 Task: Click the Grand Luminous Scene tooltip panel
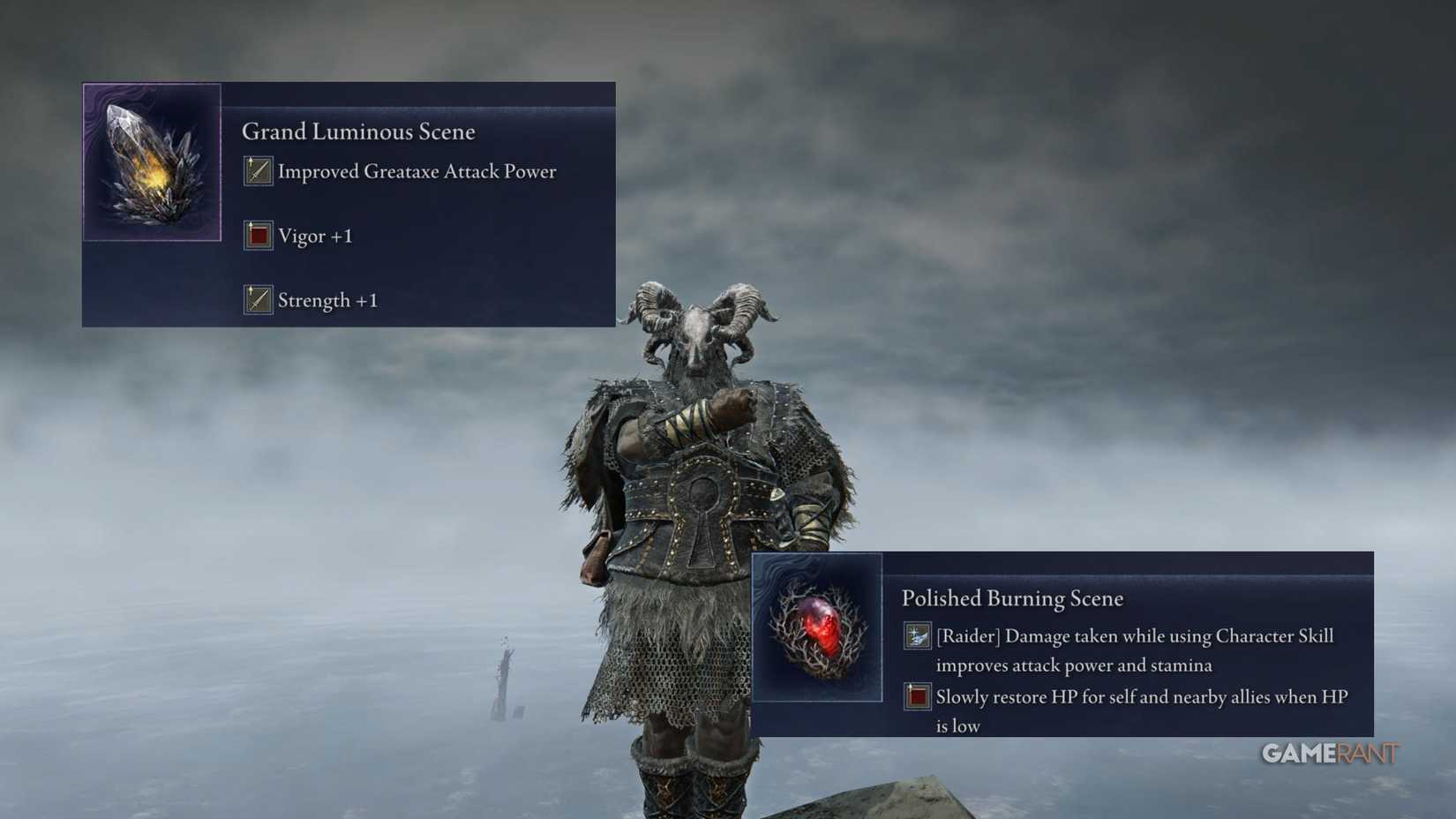pos(348,203)
